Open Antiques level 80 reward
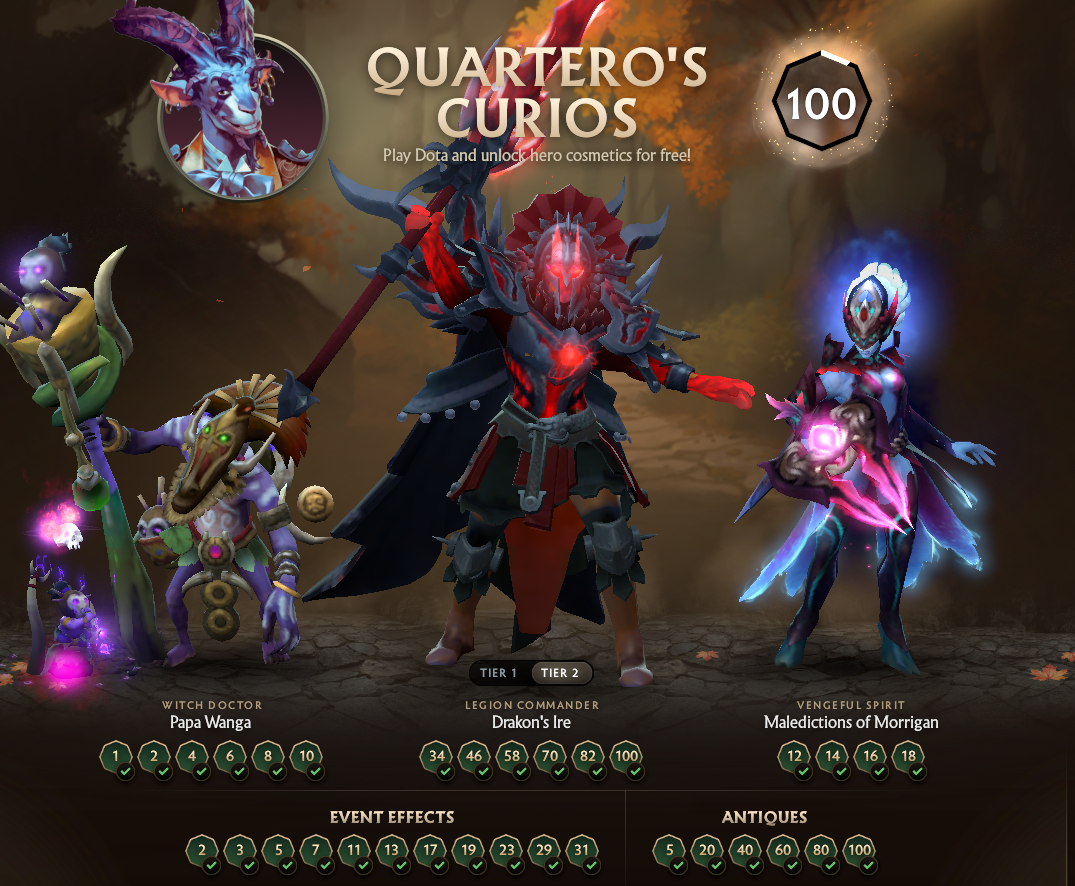Image resolution: width=1075 pixels, height=886 pixels. point(821,851)
